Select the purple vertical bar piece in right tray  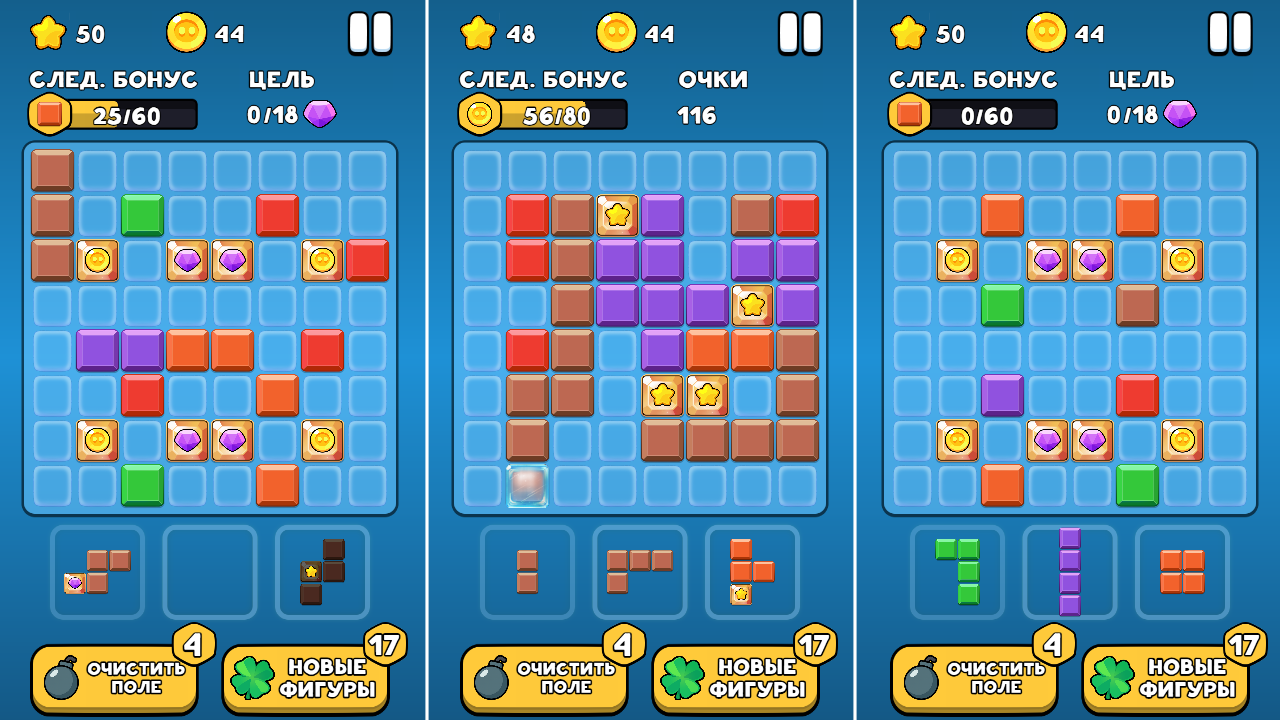tap(1069, 571)
